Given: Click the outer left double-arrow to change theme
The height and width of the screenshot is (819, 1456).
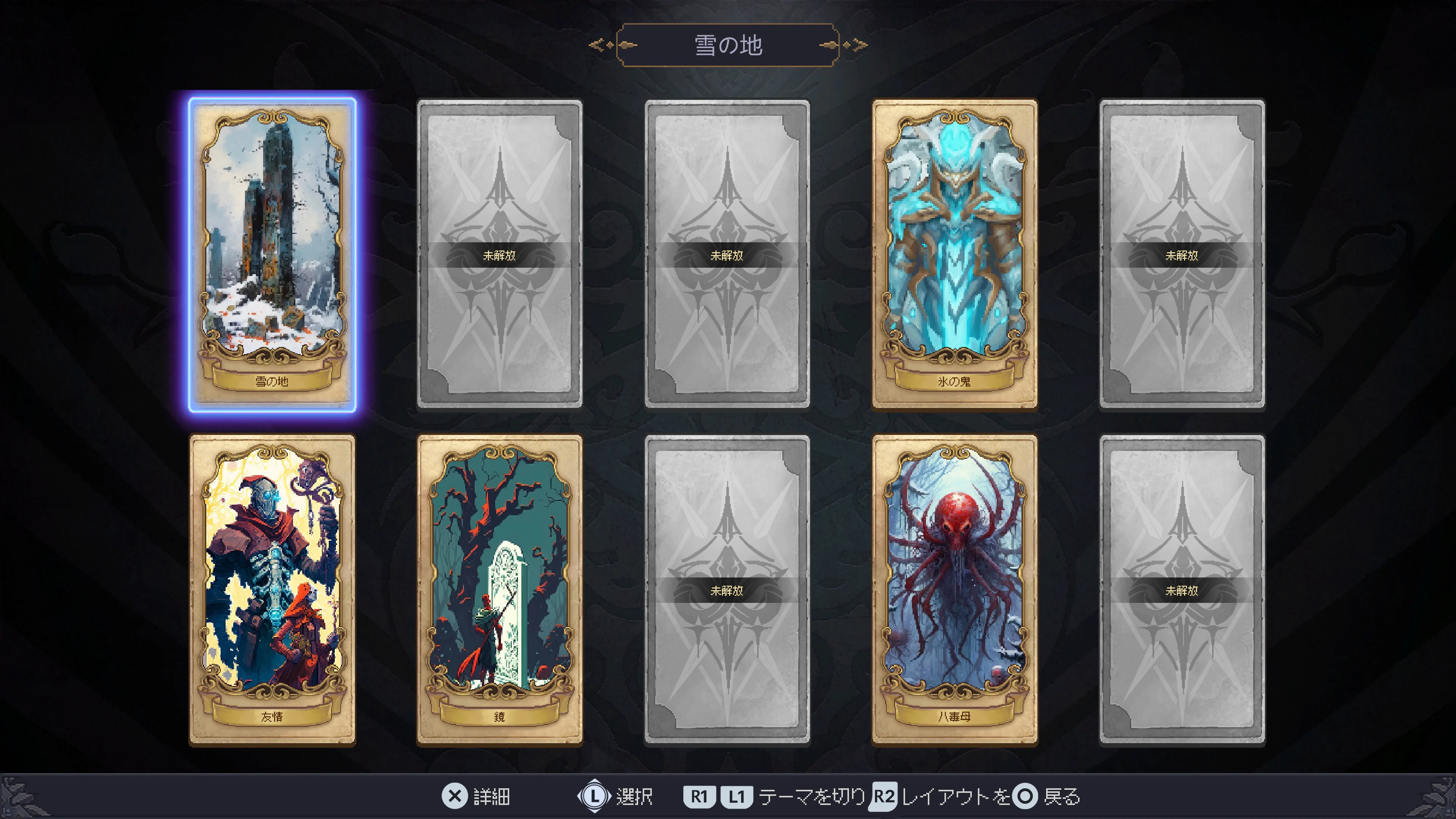Looking at the screenshot, I should [596, 45].
